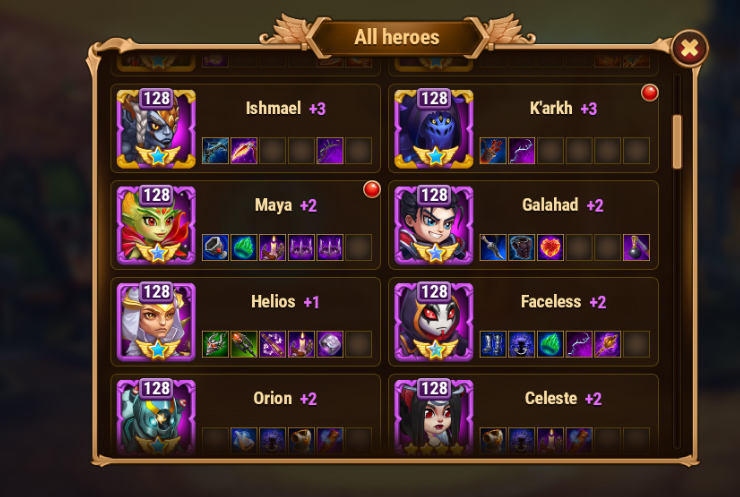Click the hero list scrollbar handle

click(x=677, y=141)
